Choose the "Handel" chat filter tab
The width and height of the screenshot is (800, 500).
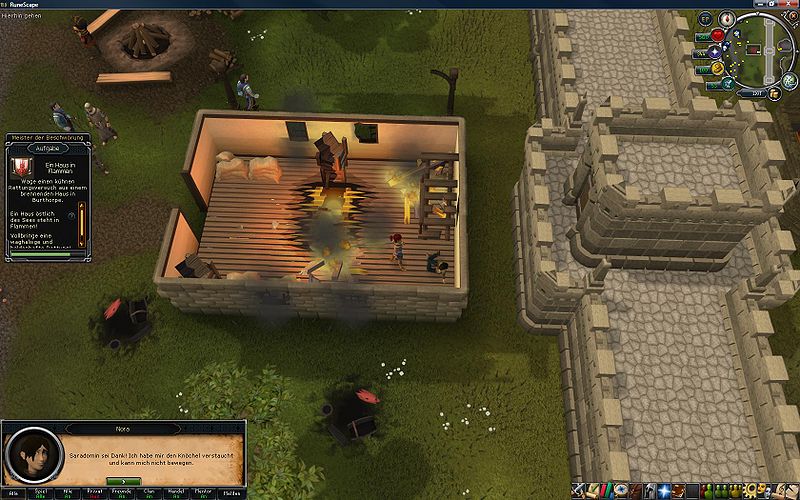(175, 492)
